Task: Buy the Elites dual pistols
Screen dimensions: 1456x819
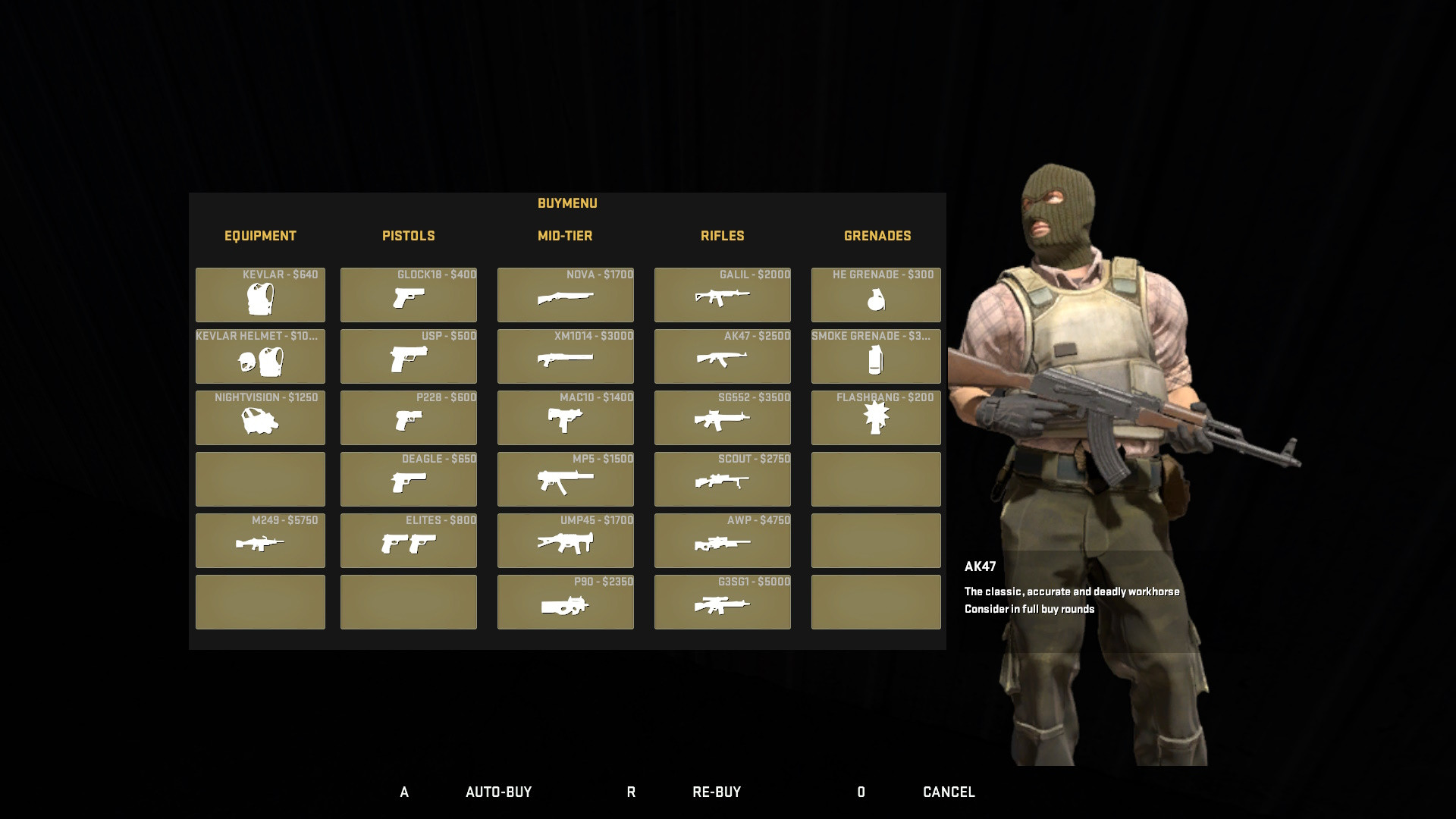Action: (x=408, y=541)
